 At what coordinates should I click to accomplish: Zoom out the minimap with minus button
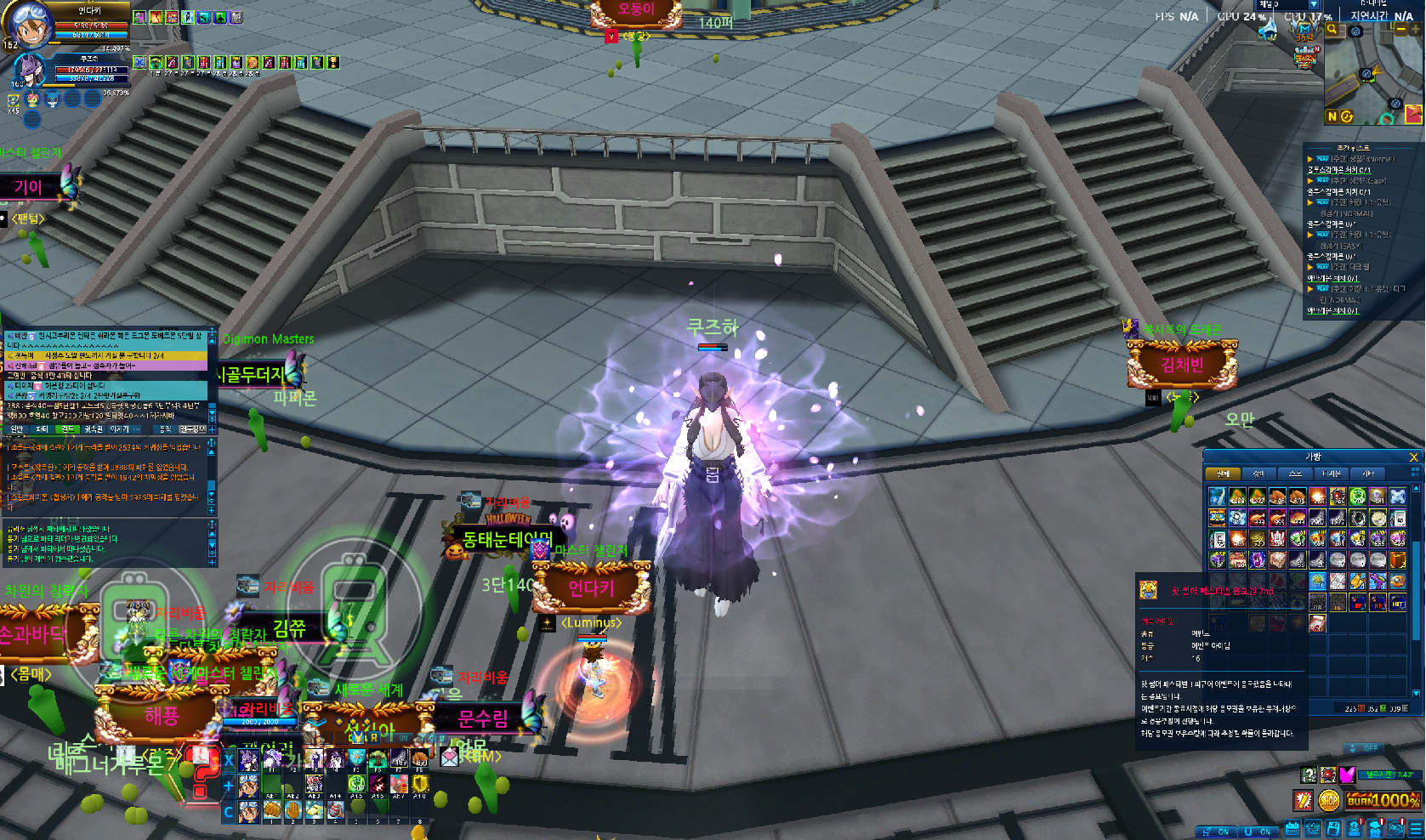1401,30
